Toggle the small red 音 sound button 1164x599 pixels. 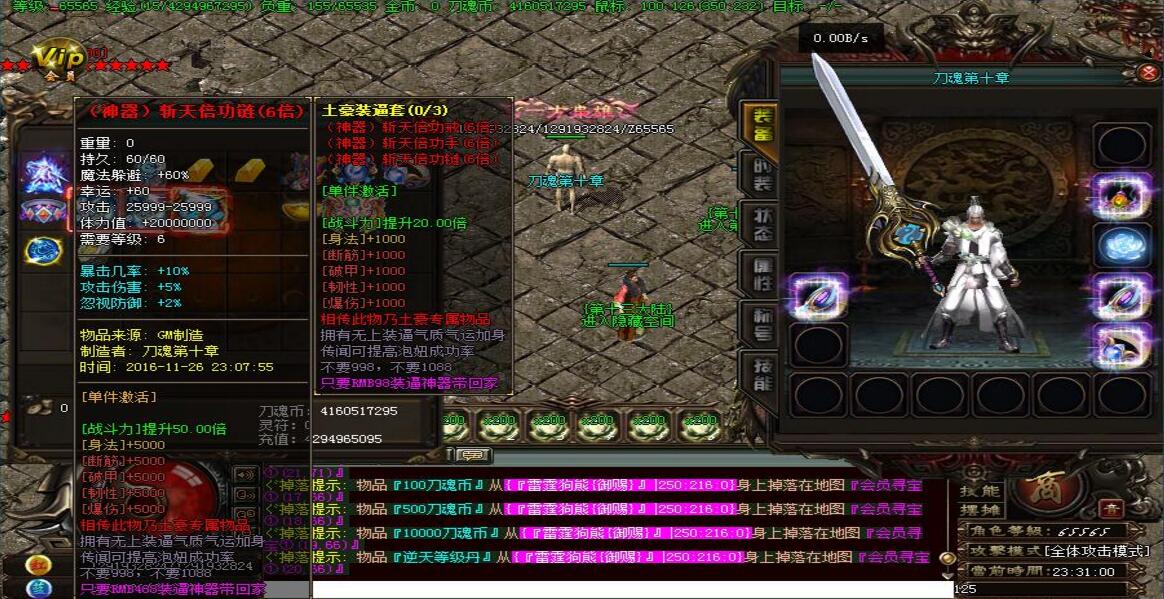click(x=1111, y=508)
